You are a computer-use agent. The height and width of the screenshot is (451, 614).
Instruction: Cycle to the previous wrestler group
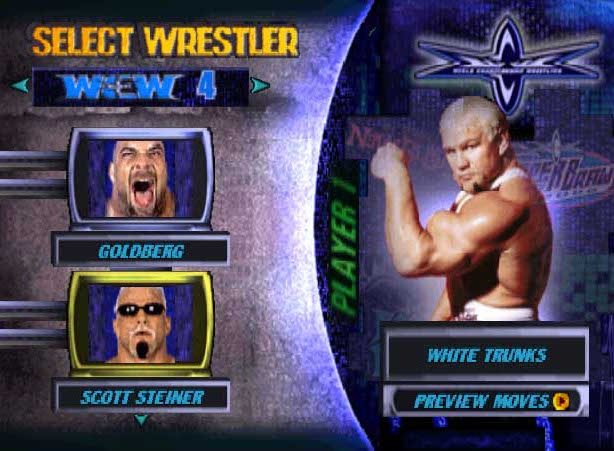pos(19,86)
